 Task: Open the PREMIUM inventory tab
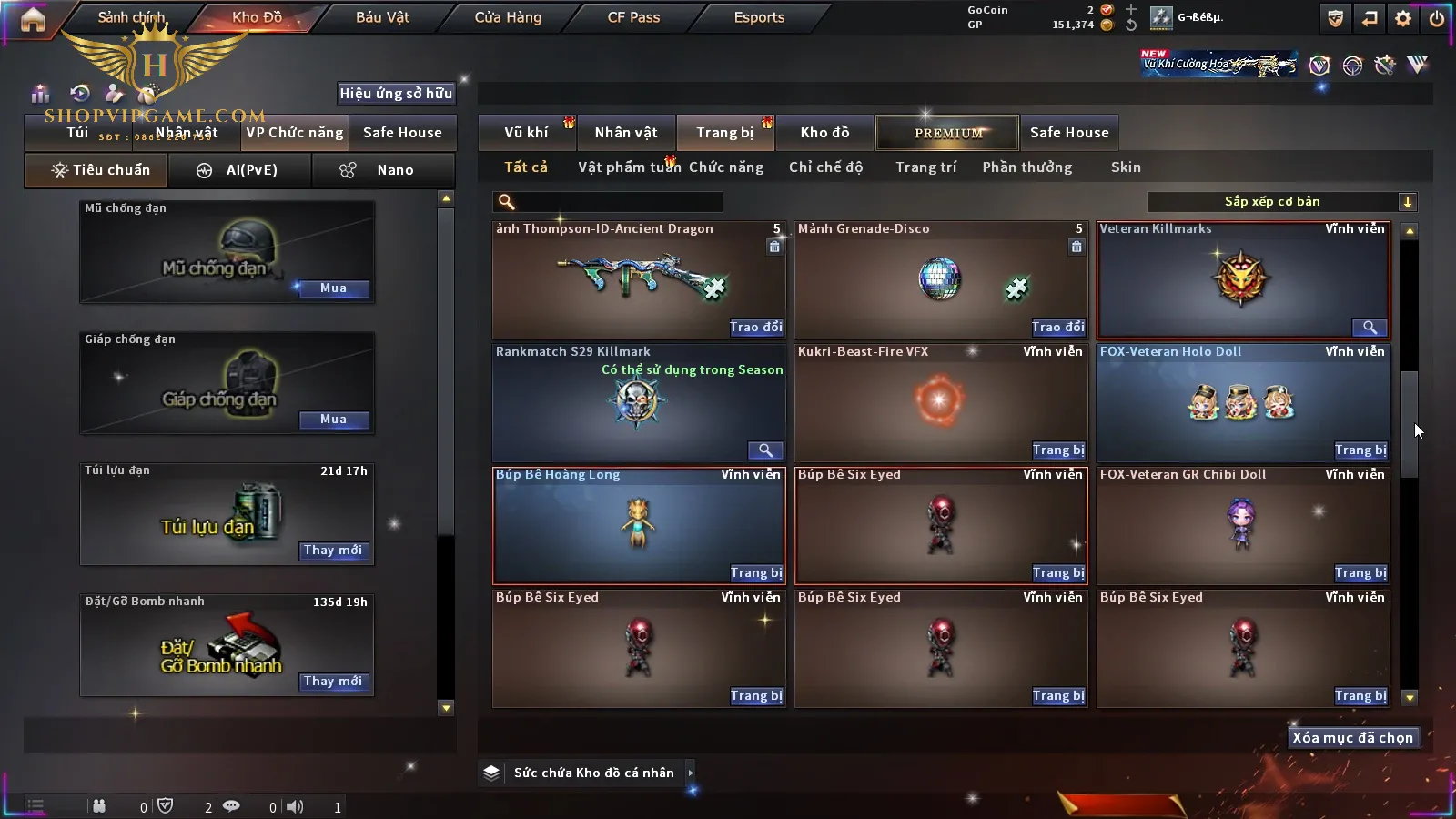(947, 133)
